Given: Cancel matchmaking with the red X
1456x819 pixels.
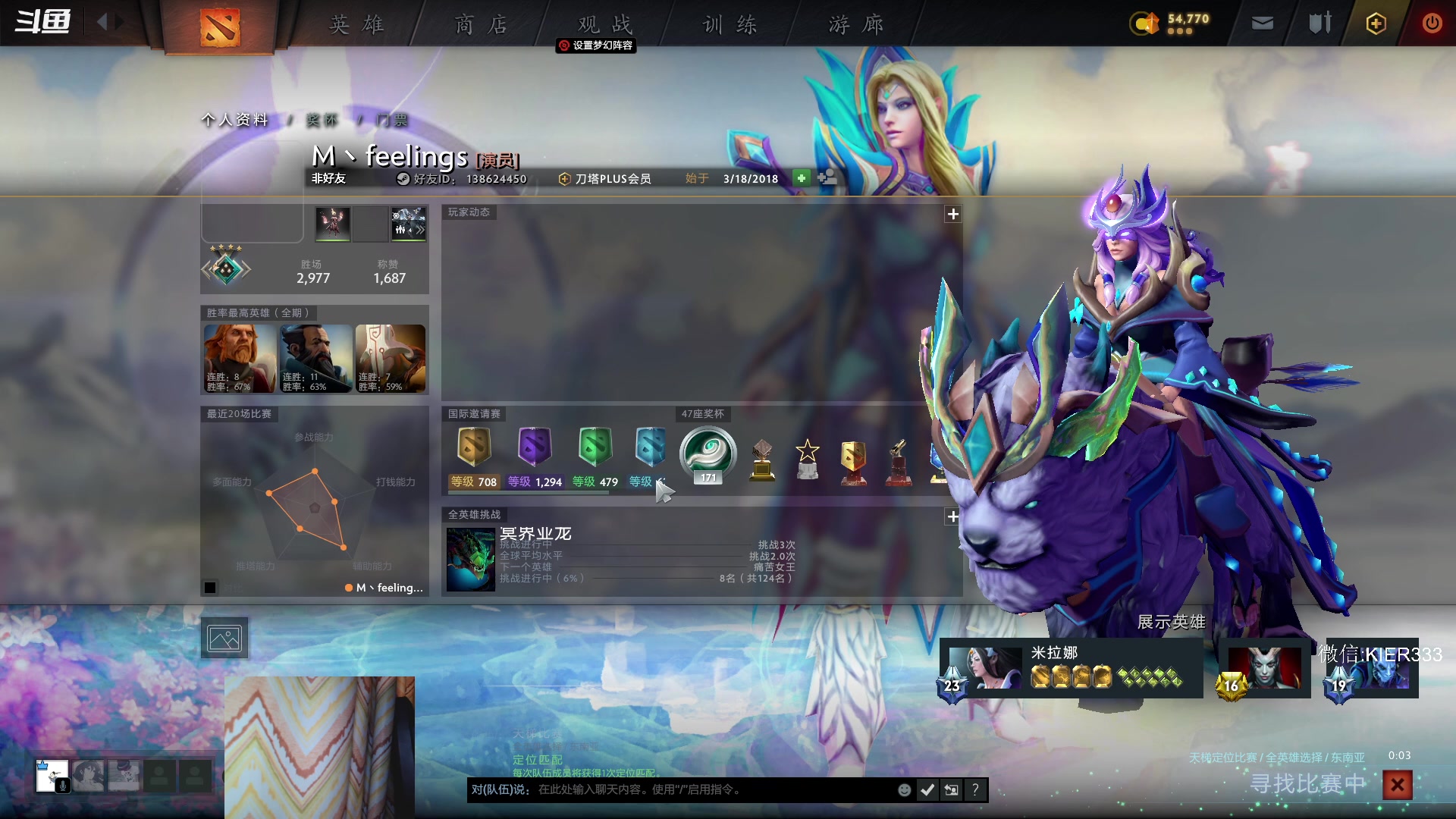Looking at the screenshot, I should point(1397,785).
